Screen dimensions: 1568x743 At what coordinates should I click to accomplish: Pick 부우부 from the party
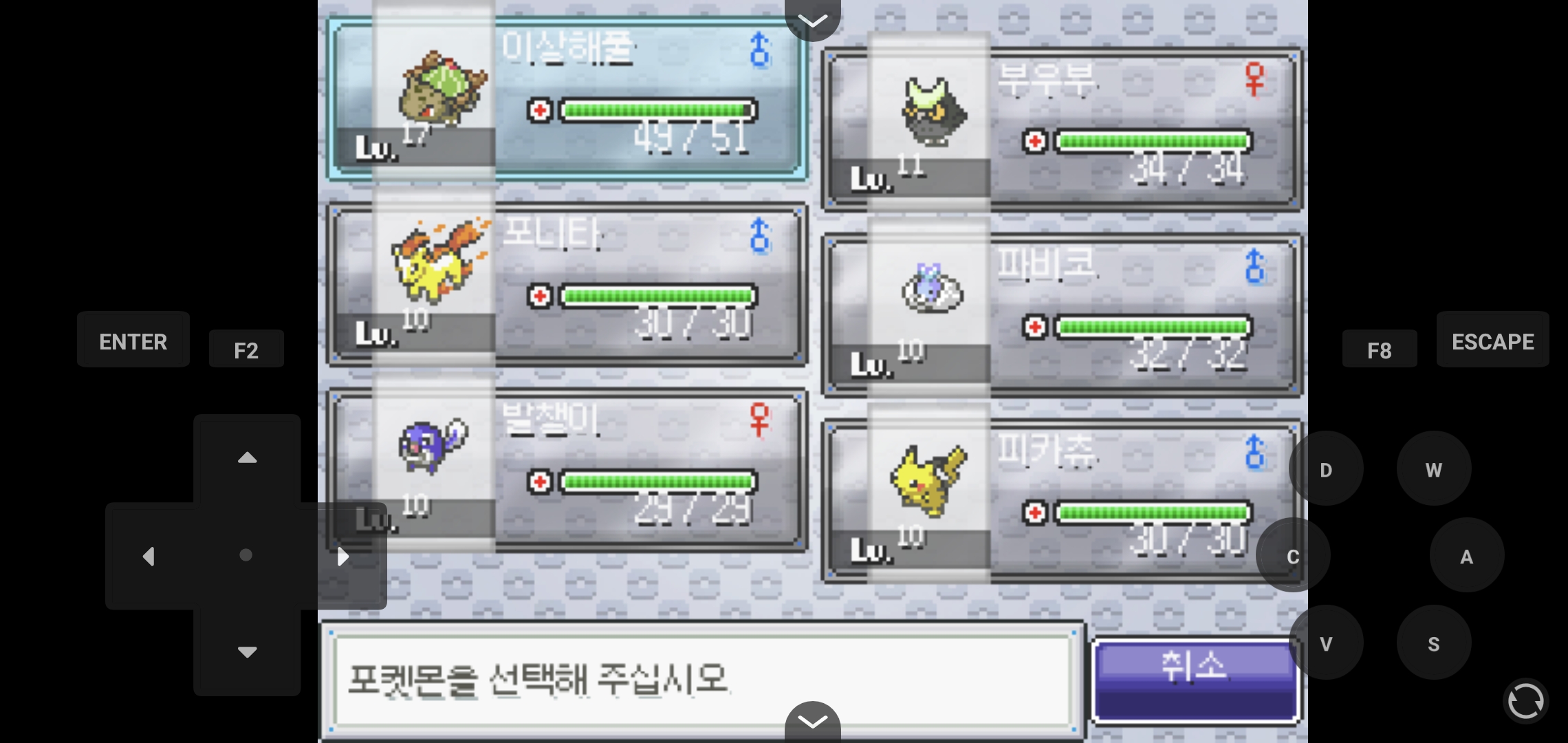point(1063,129)
